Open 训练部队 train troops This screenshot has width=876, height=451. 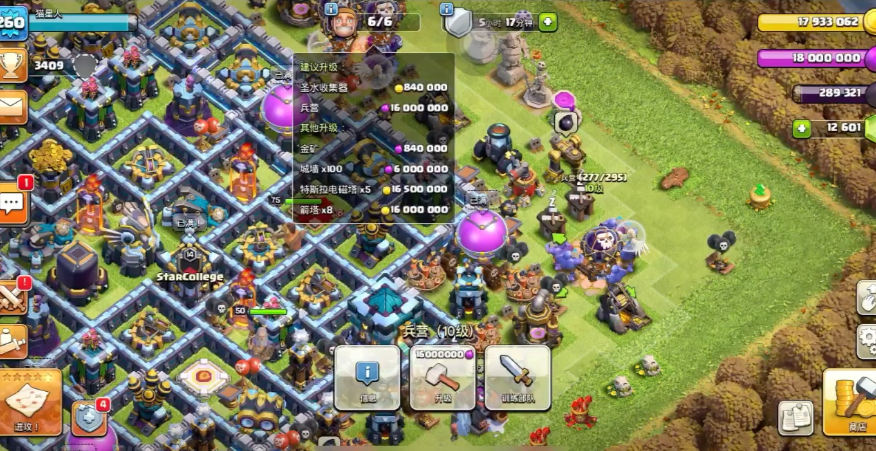coord(517,377)
